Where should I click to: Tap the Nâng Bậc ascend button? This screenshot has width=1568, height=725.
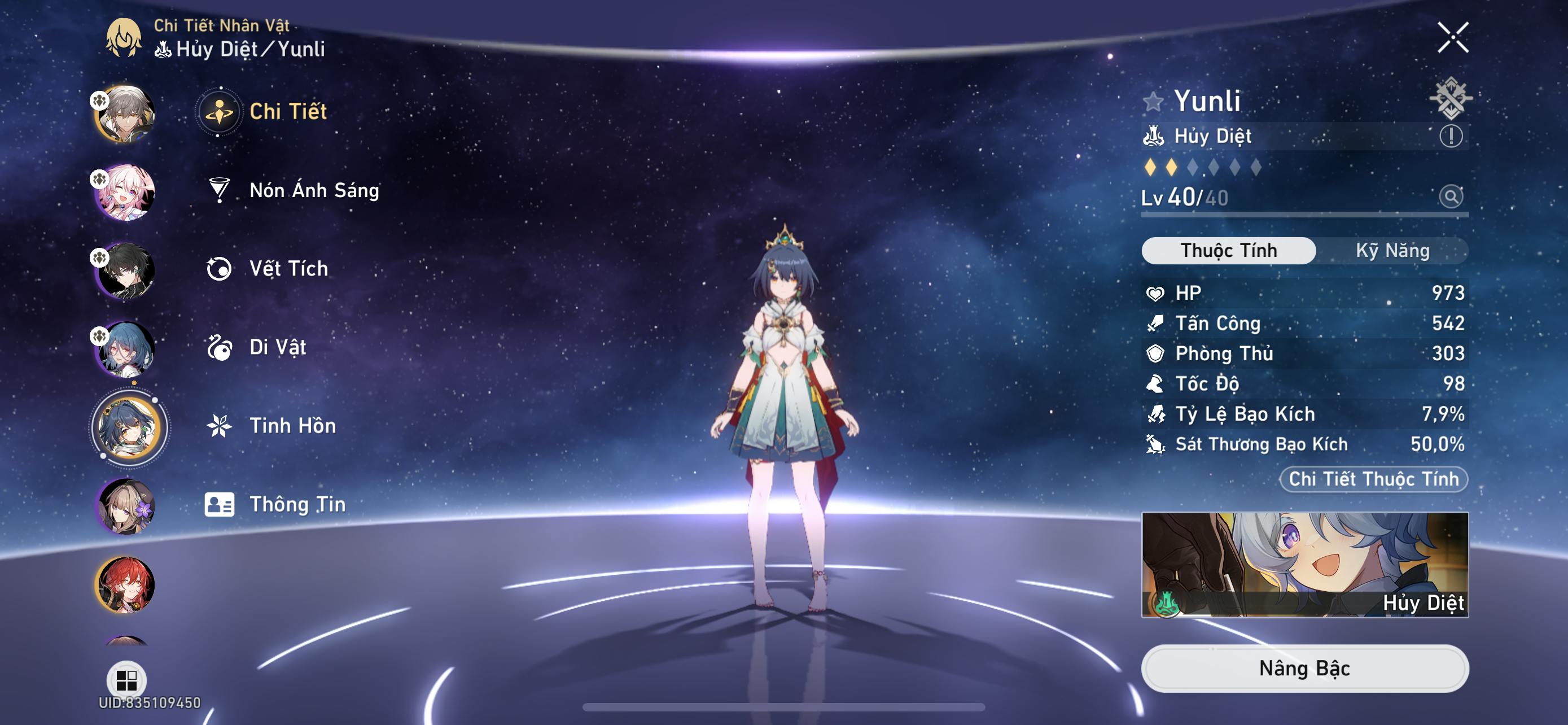[x=1304, y=669]
